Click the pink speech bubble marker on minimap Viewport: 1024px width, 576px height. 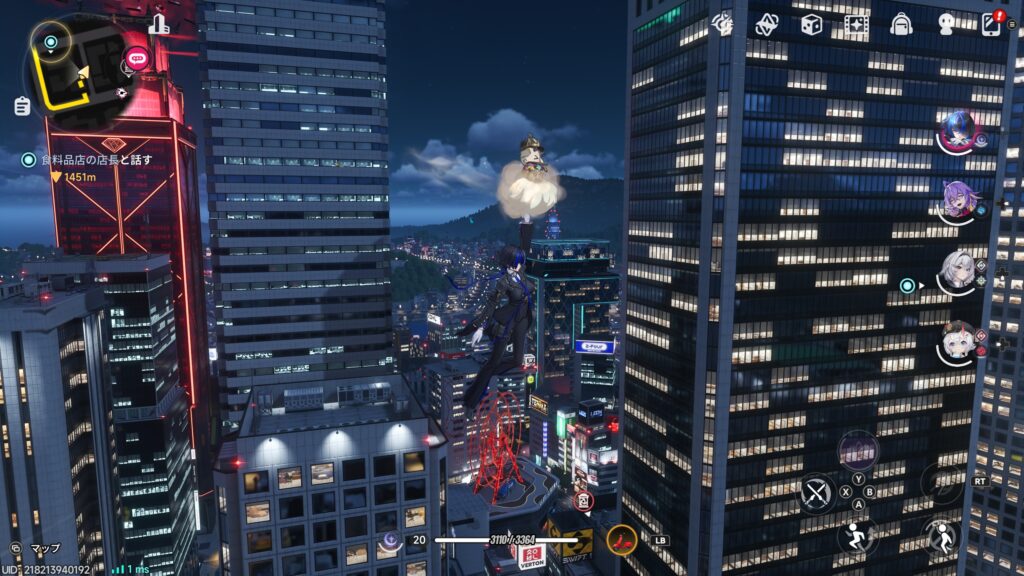[x=133, y=61]
